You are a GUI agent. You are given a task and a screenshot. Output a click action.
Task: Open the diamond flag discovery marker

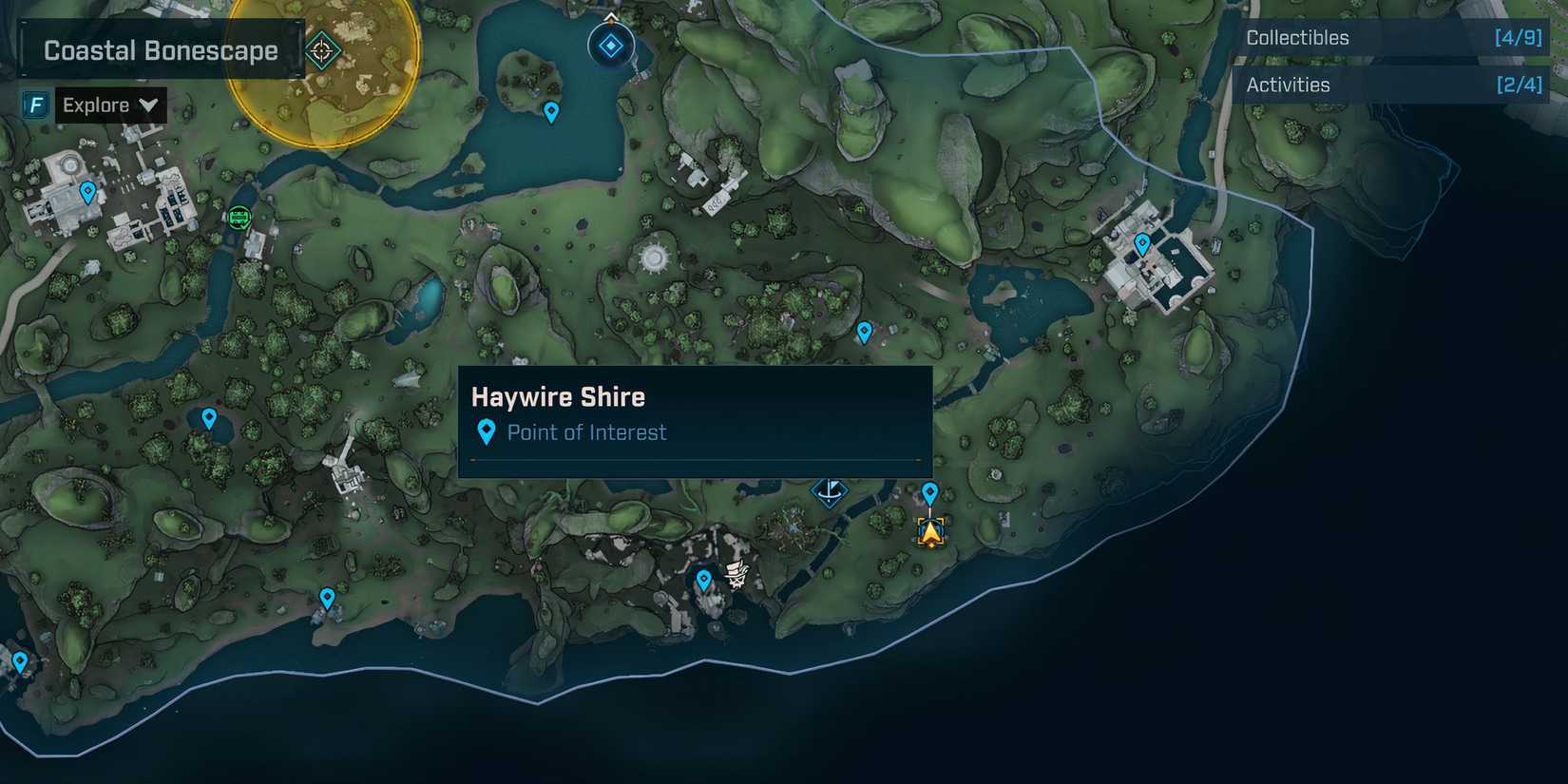(830, 491)
